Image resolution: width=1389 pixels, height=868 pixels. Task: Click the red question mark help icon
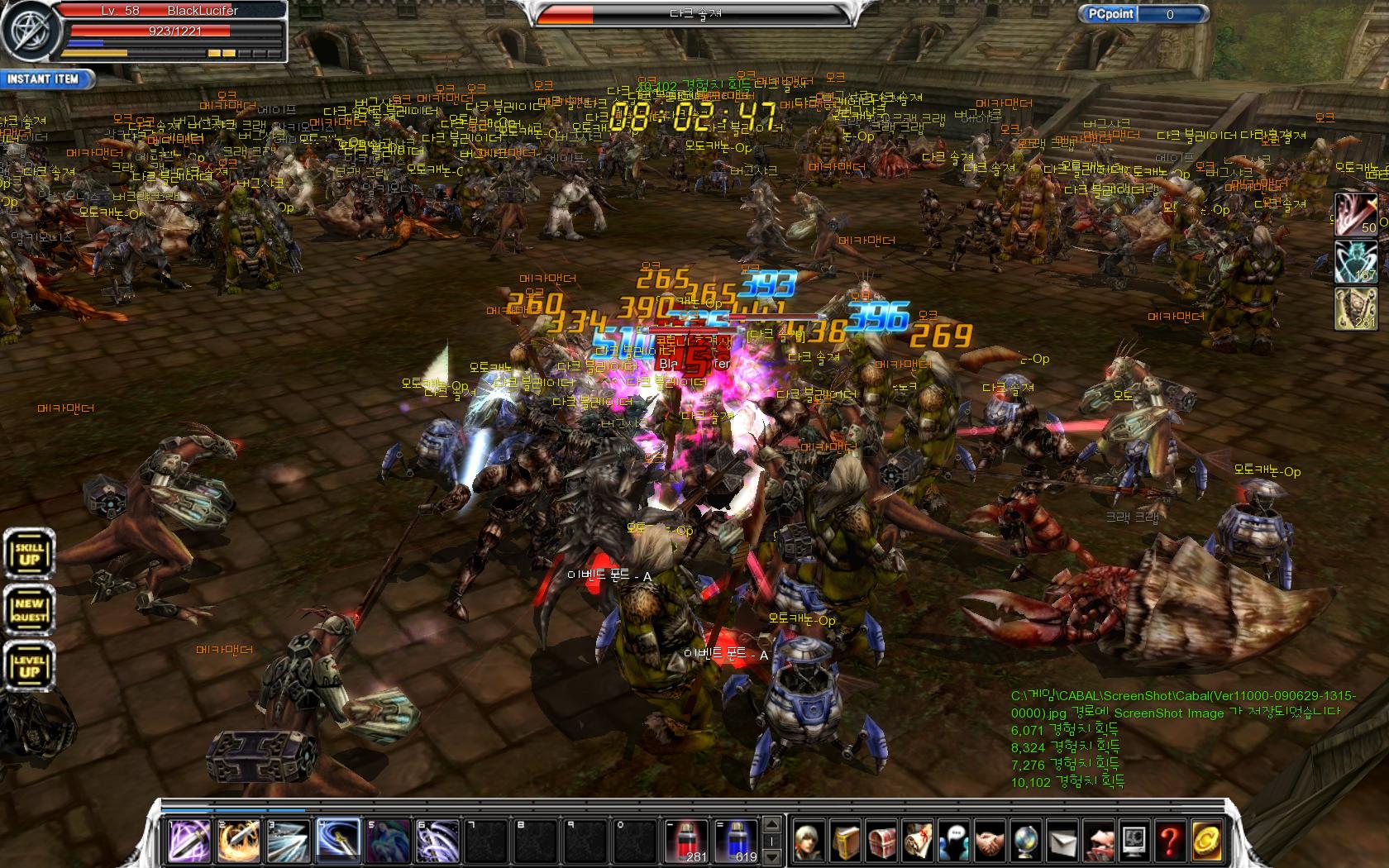(x=1170, y=842)
